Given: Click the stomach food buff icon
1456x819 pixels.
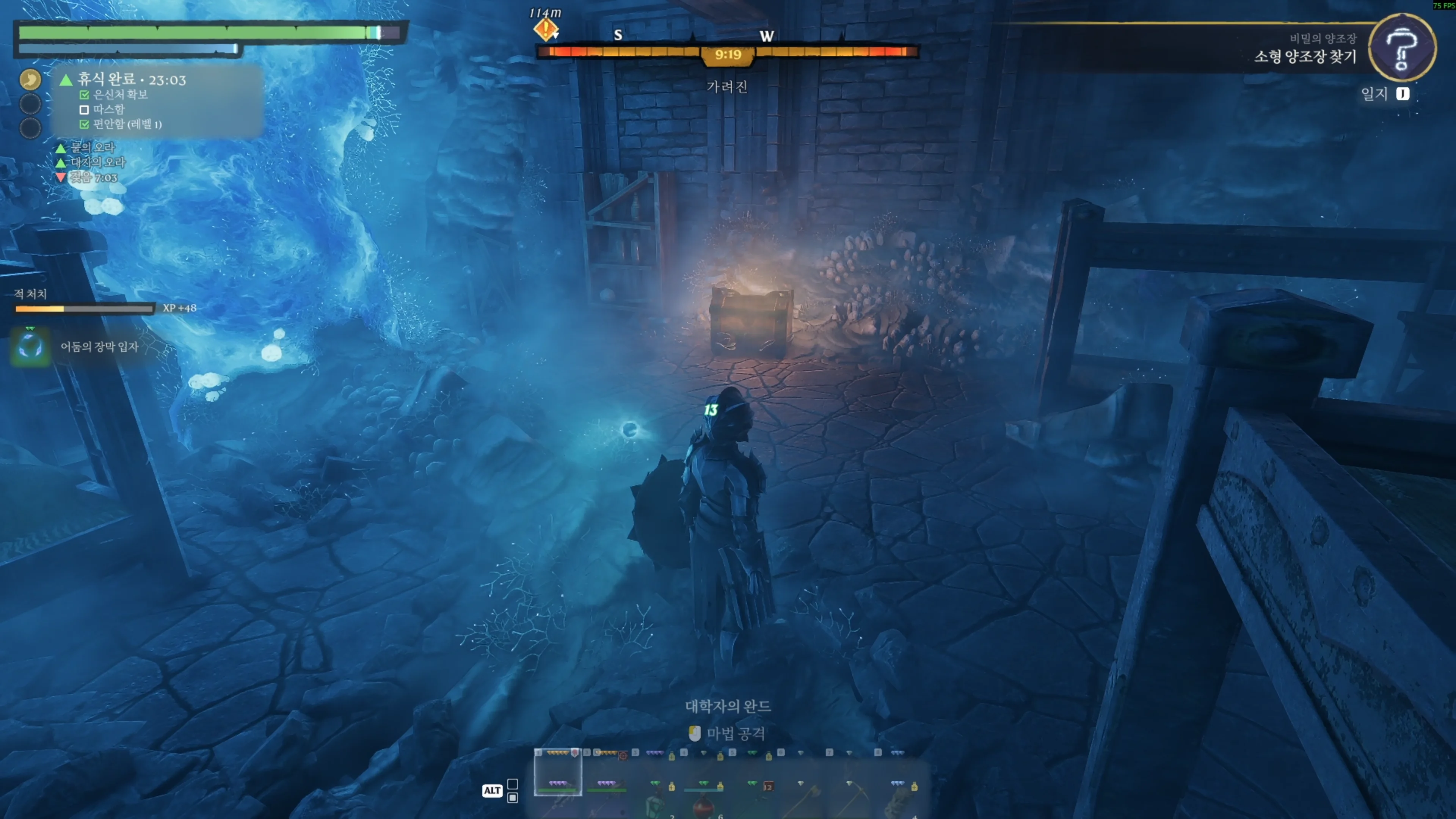Looking at the screenshot, I should click(30, 79).
